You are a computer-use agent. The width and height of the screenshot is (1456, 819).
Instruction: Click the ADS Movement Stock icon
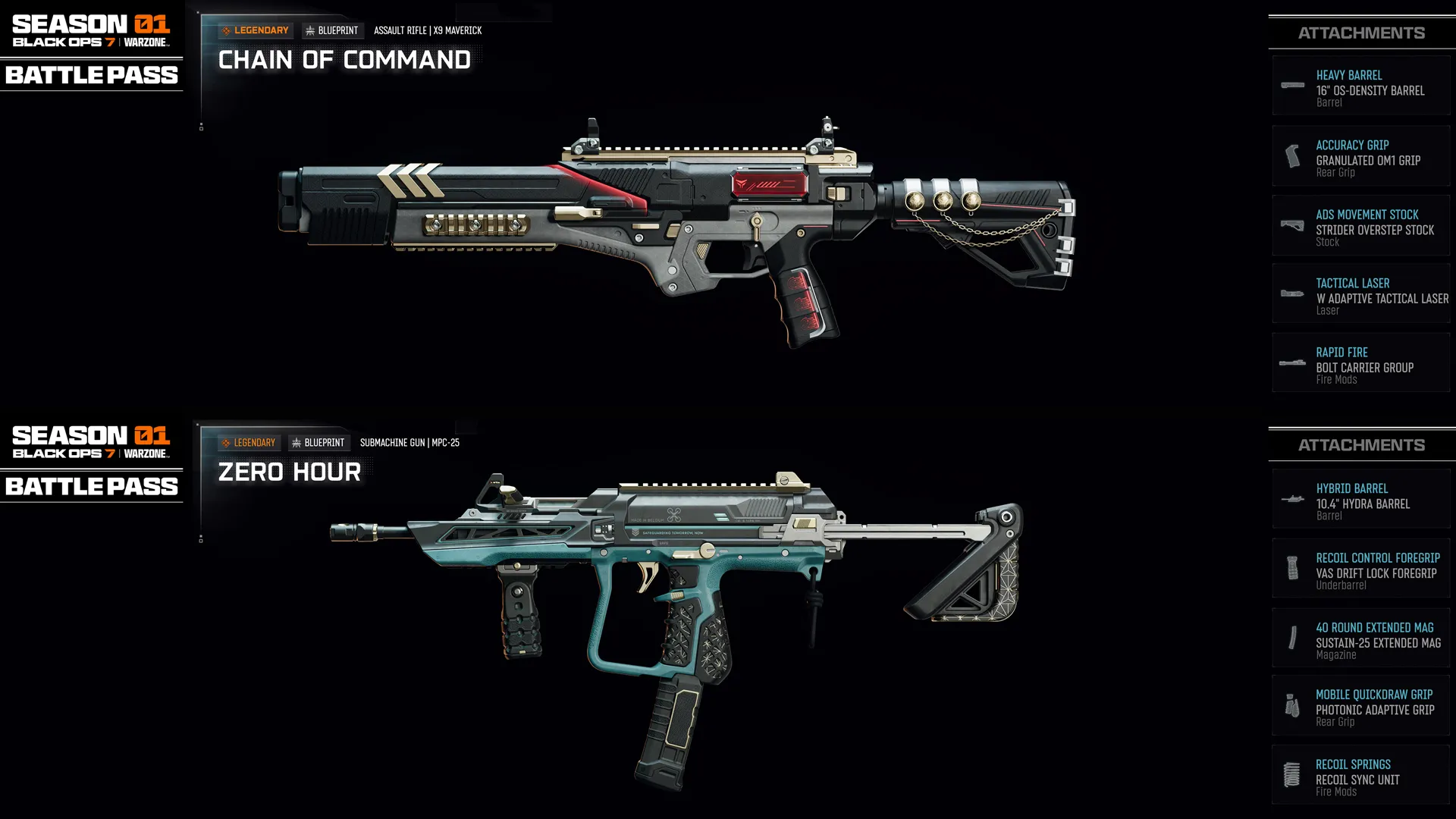(x=1292, y=224)
